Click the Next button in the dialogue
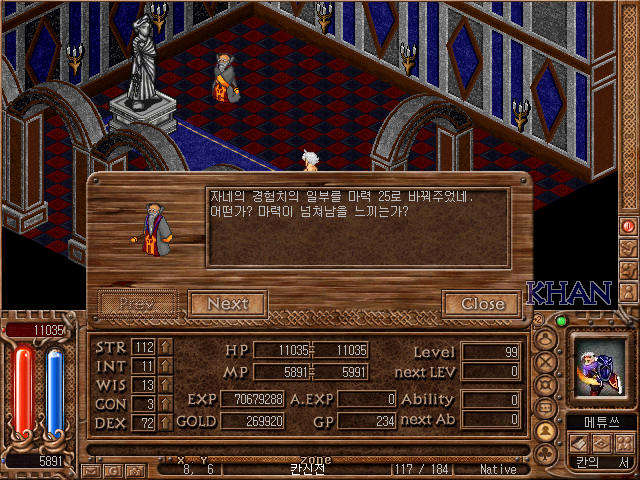Screen dimensions: 640x480 [x=227, y=304]
